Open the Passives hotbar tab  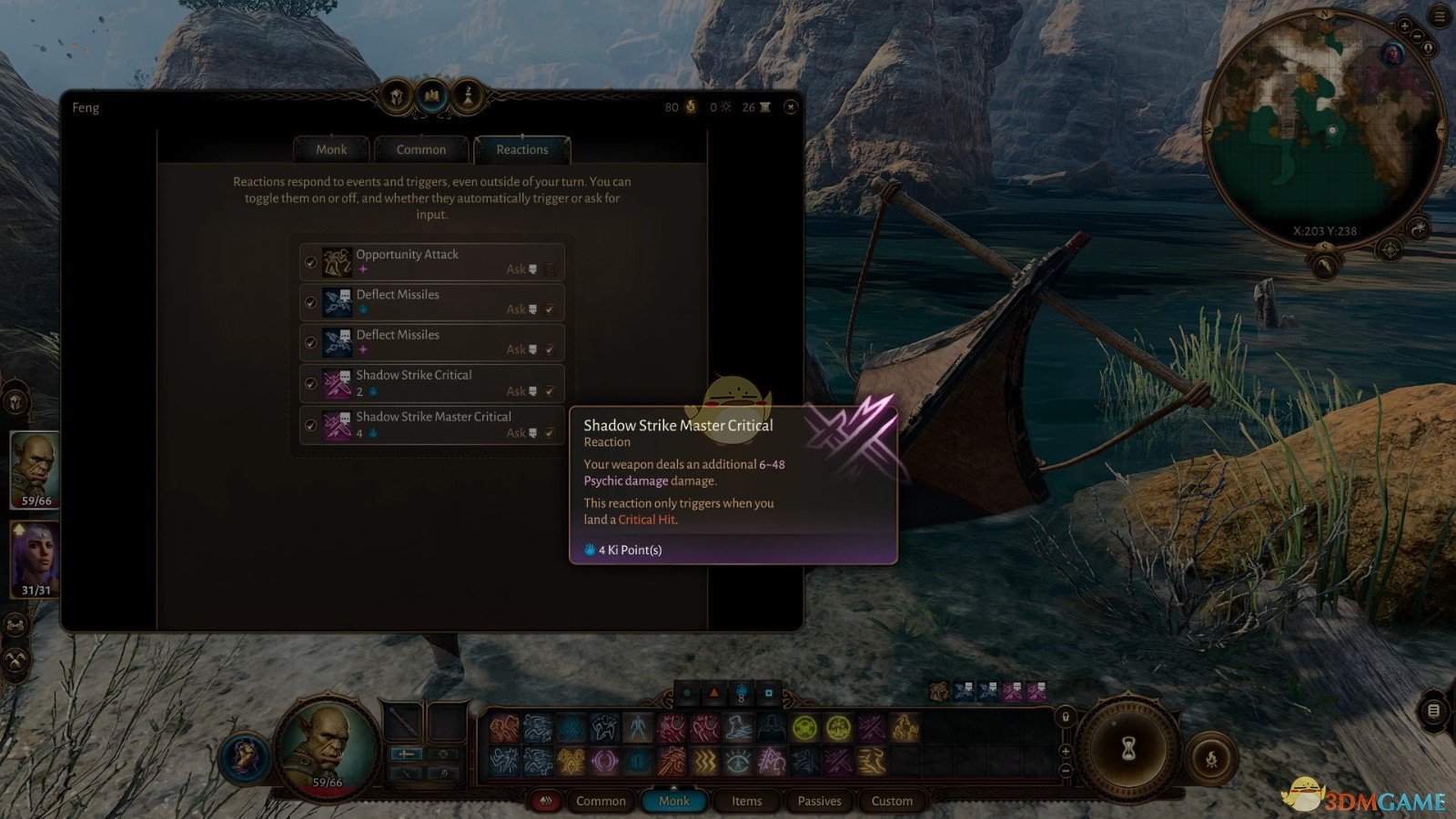pyautogui.click(x=819, y=801)
